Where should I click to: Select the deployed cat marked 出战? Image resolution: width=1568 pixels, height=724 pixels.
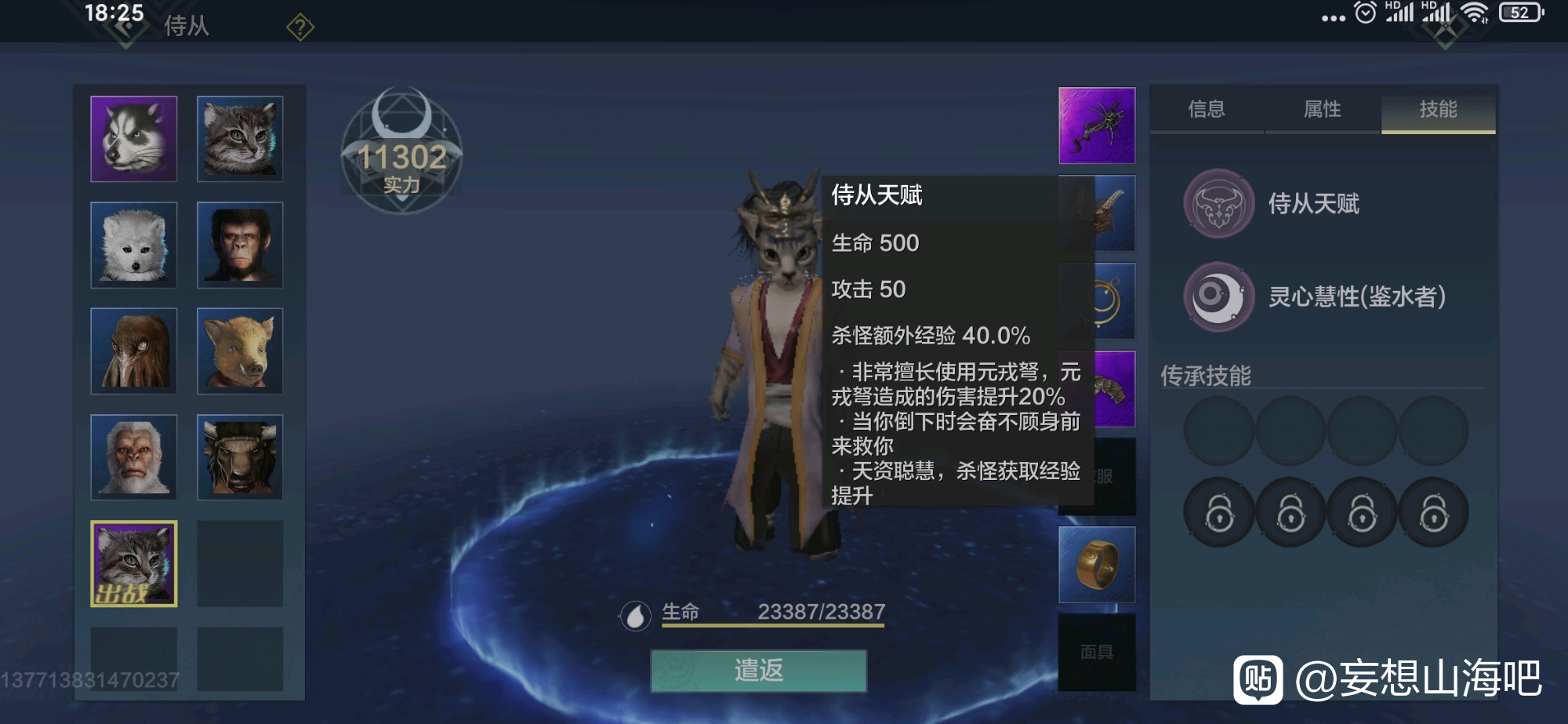134,563
